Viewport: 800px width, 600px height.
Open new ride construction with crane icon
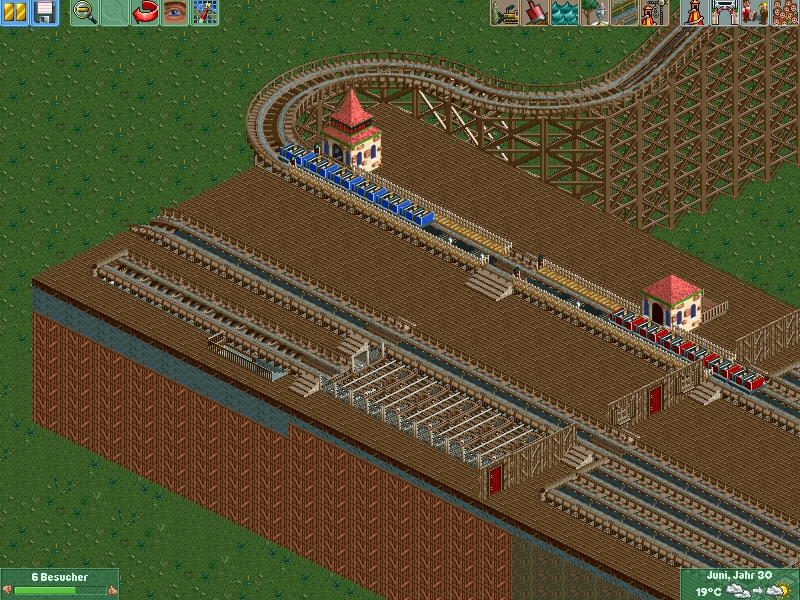[655, 13]
